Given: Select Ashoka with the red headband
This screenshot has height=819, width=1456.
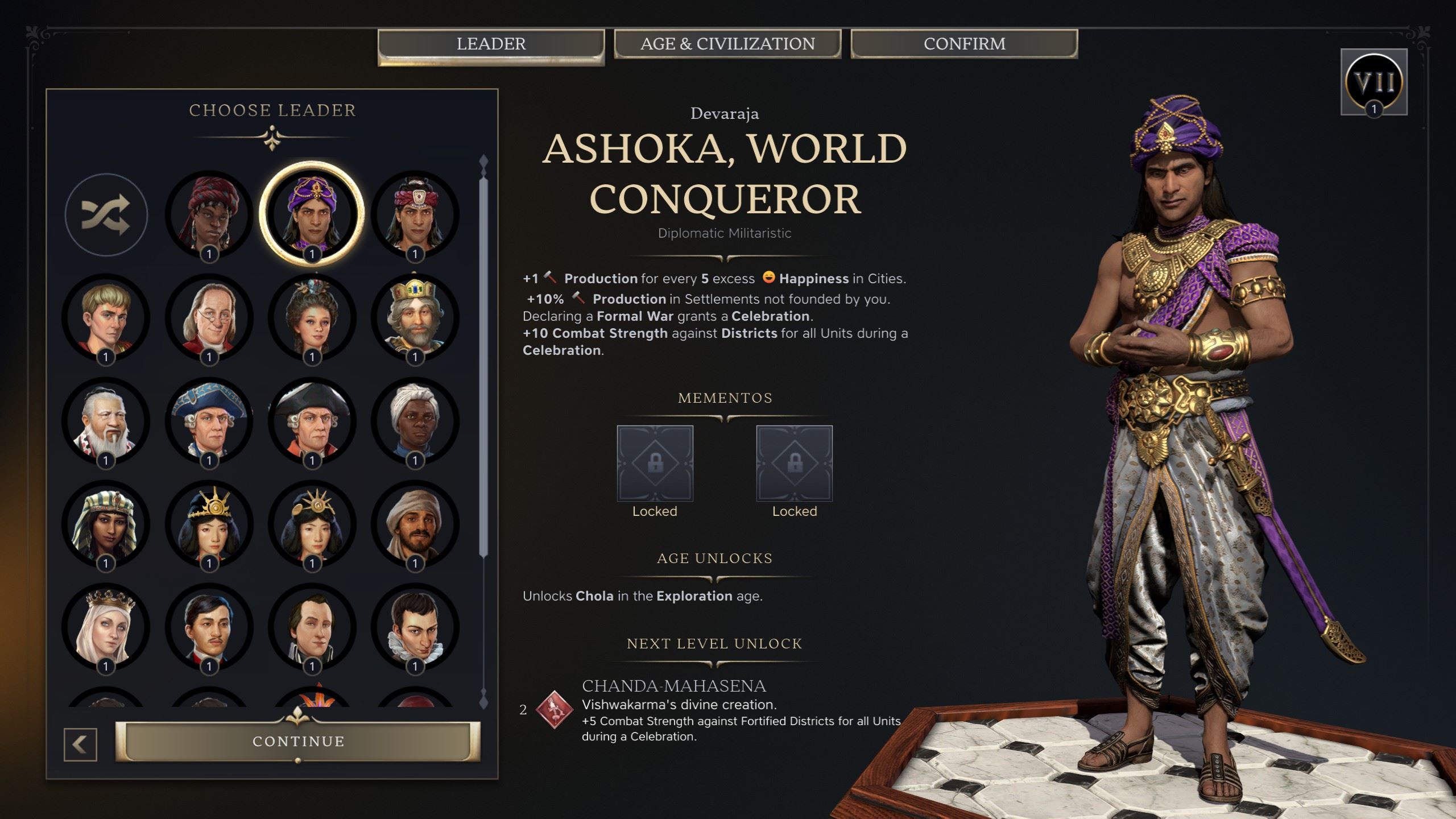Looking at the screenshot, I should coord(415,214).
